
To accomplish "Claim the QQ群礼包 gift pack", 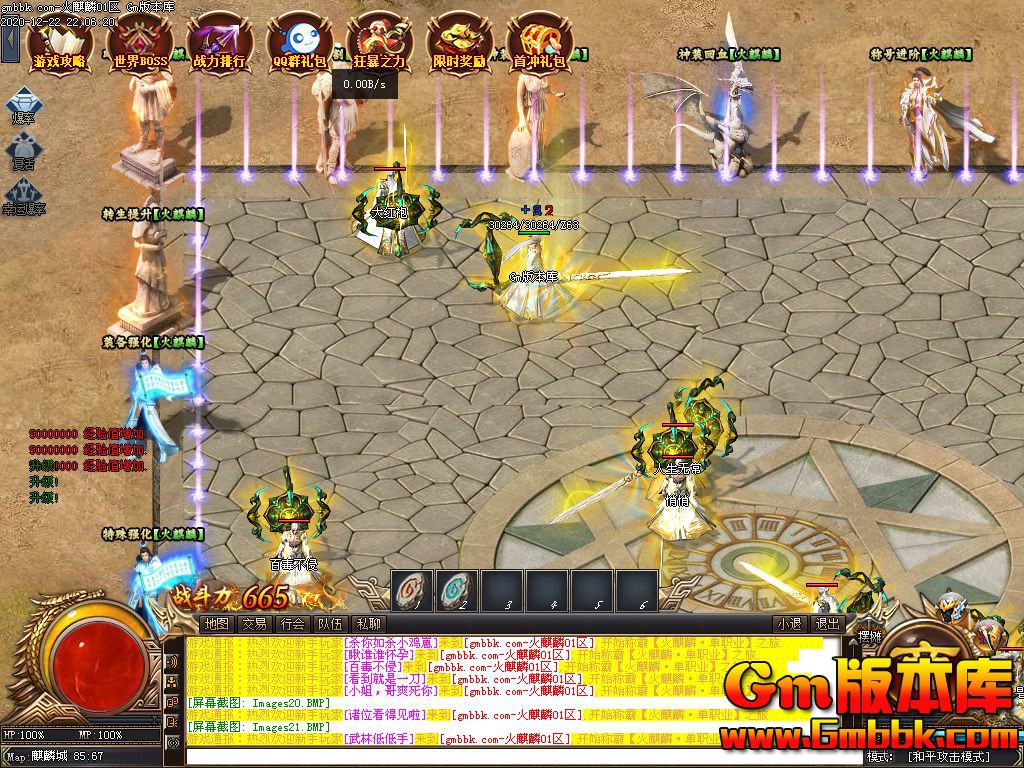I will click(x=299, y=44).
